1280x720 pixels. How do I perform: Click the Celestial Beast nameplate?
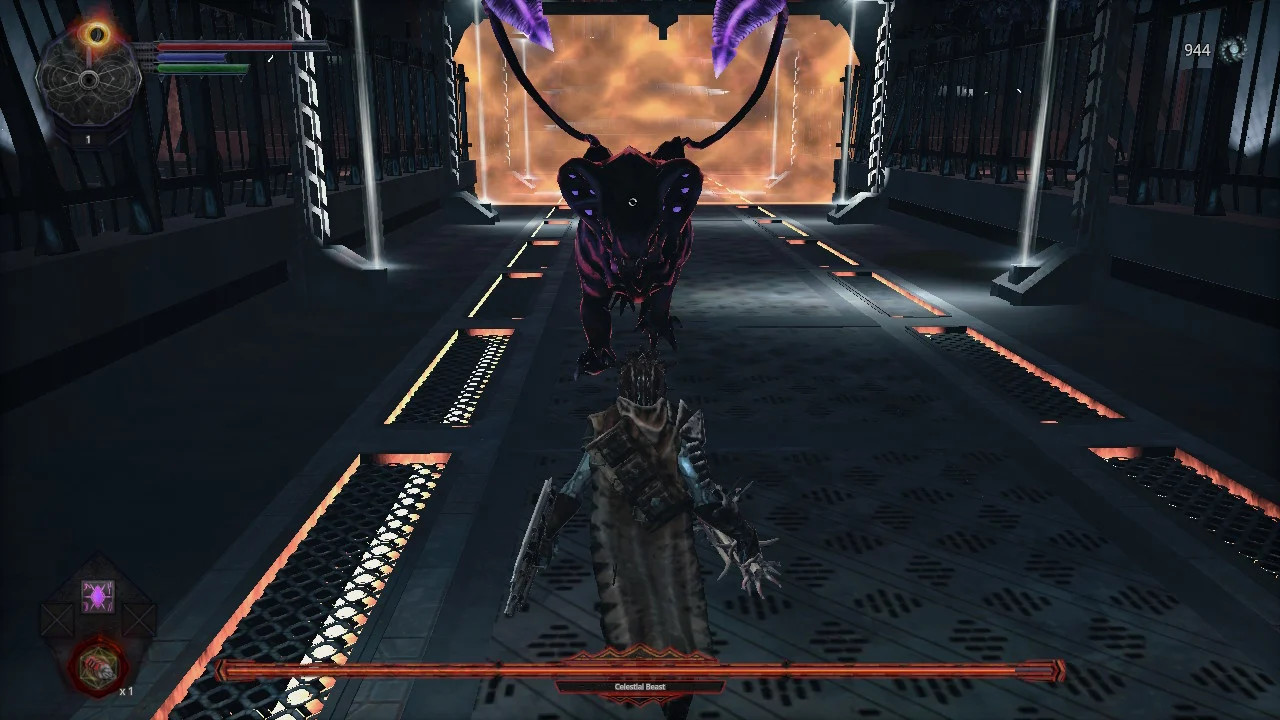click(x=640, y=687)
